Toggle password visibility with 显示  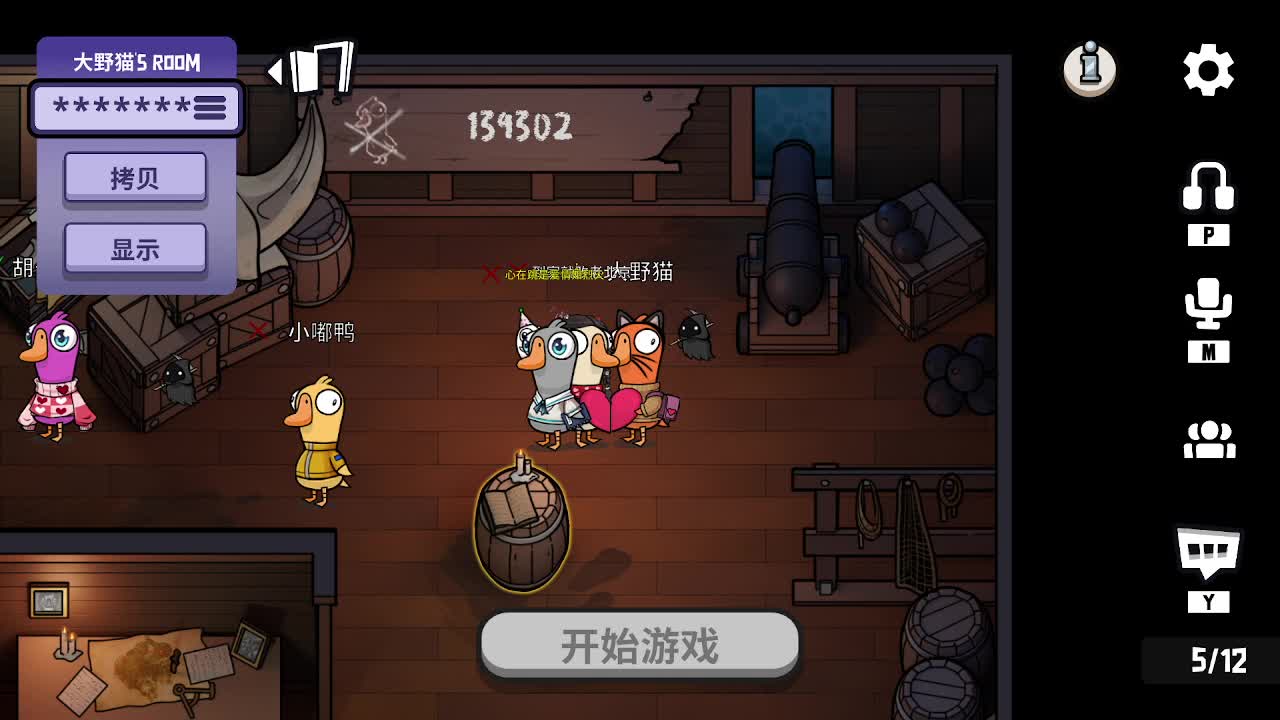136,247
